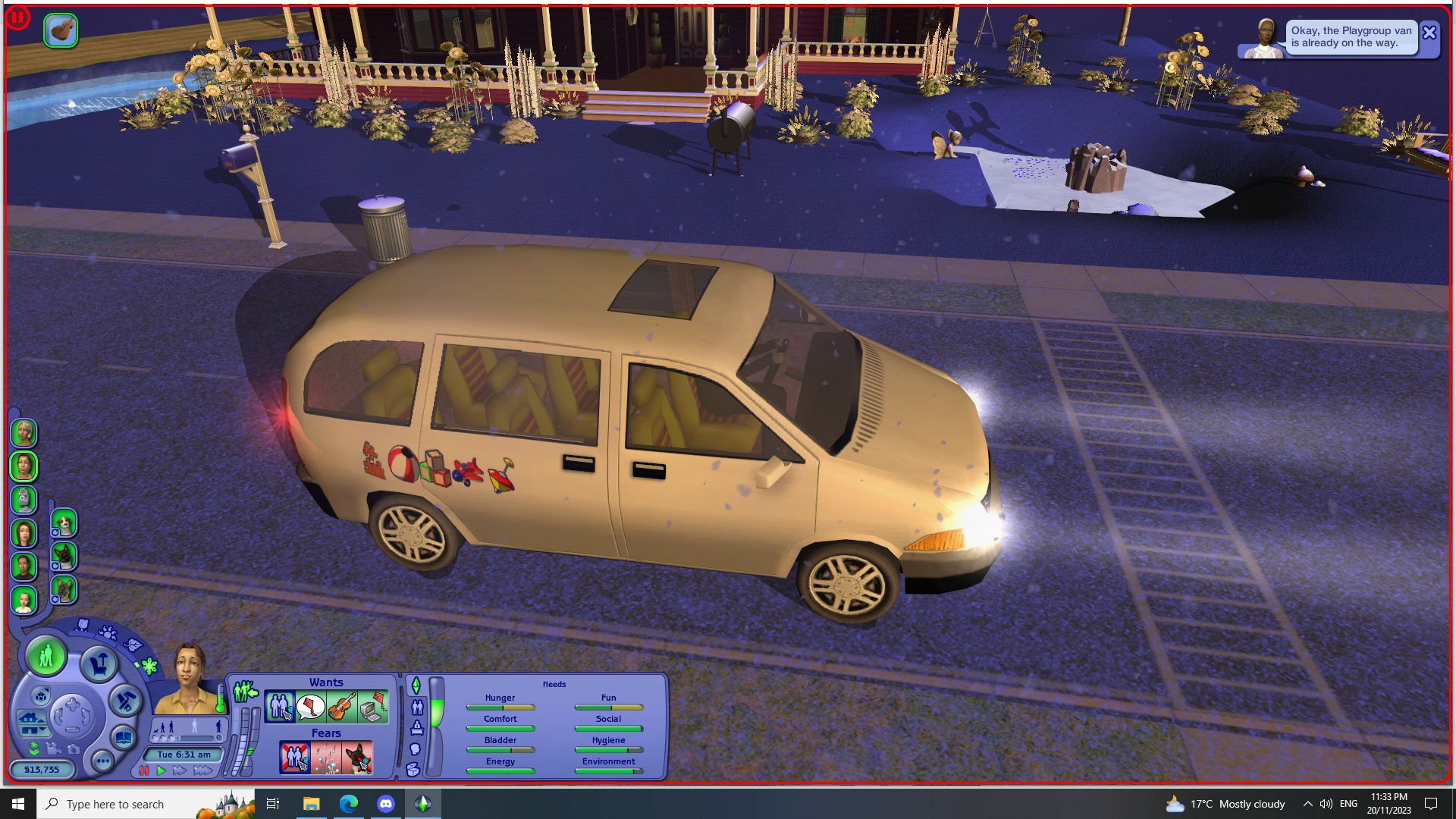Enter Buy Mode with the armchair icon

click(99, 664)
